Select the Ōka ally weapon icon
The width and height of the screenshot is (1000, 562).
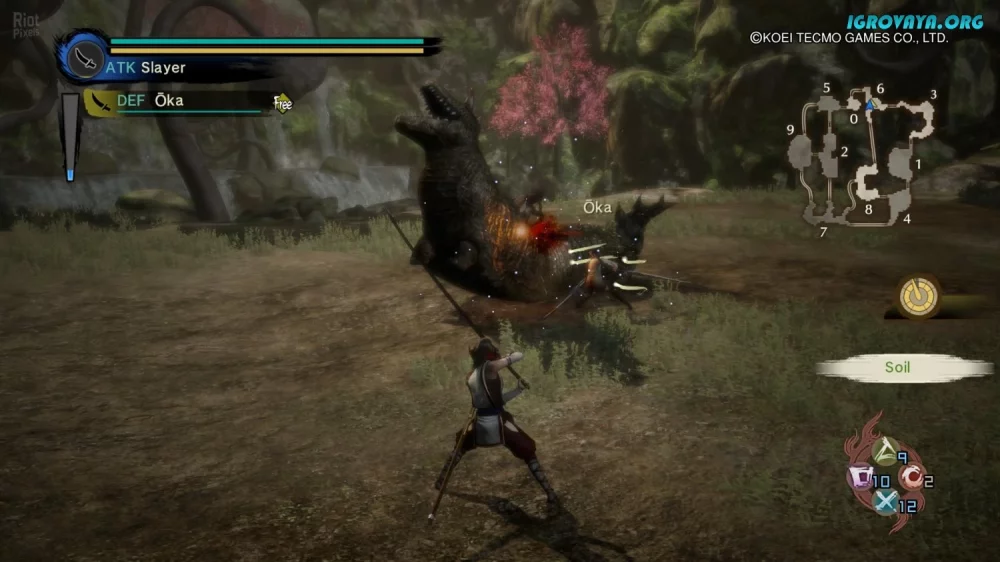pyautogui.click(x=101, y=102)
